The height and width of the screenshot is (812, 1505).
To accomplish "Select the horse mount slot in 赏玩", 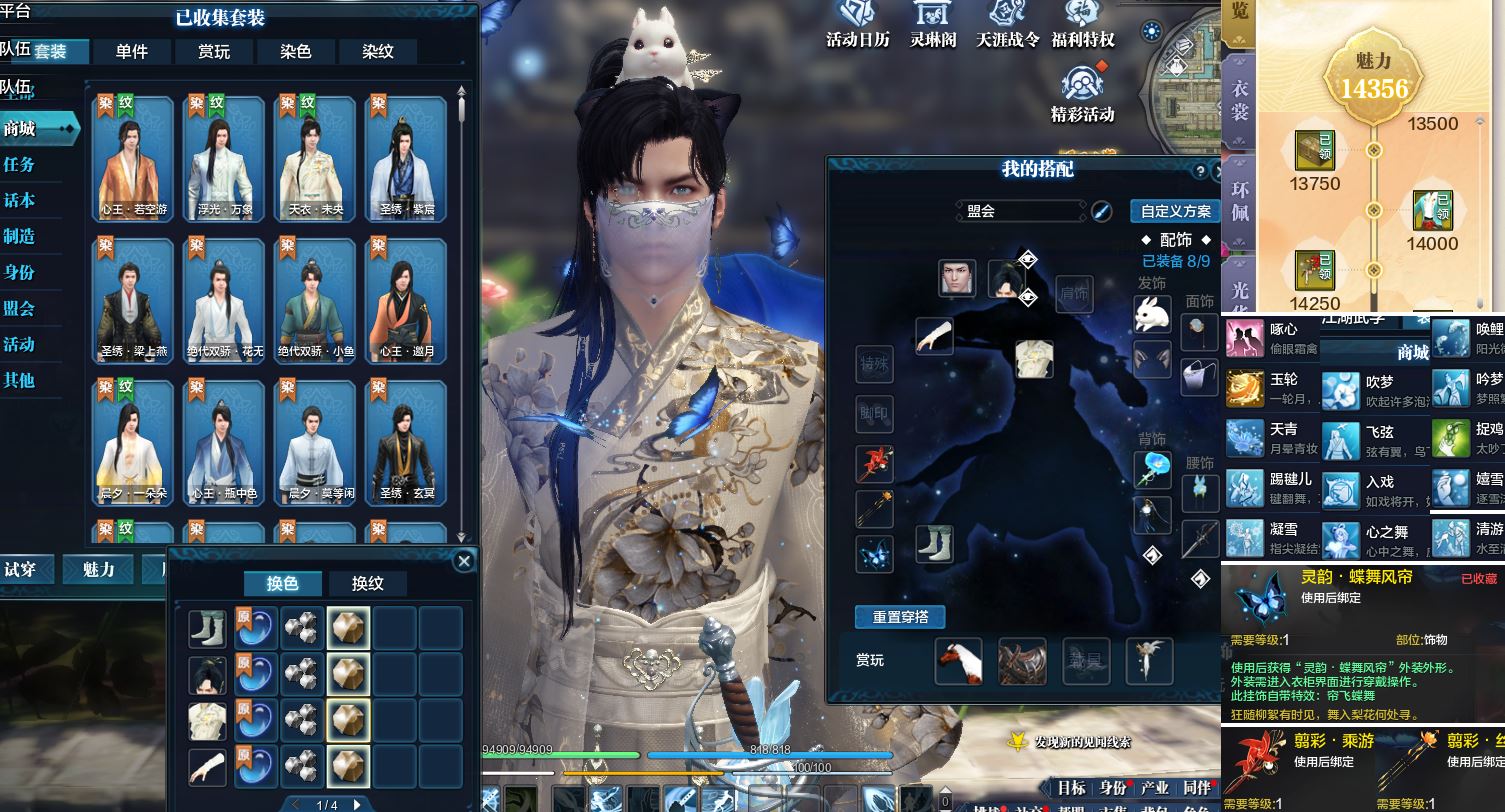I will click(x=958, y=661).
